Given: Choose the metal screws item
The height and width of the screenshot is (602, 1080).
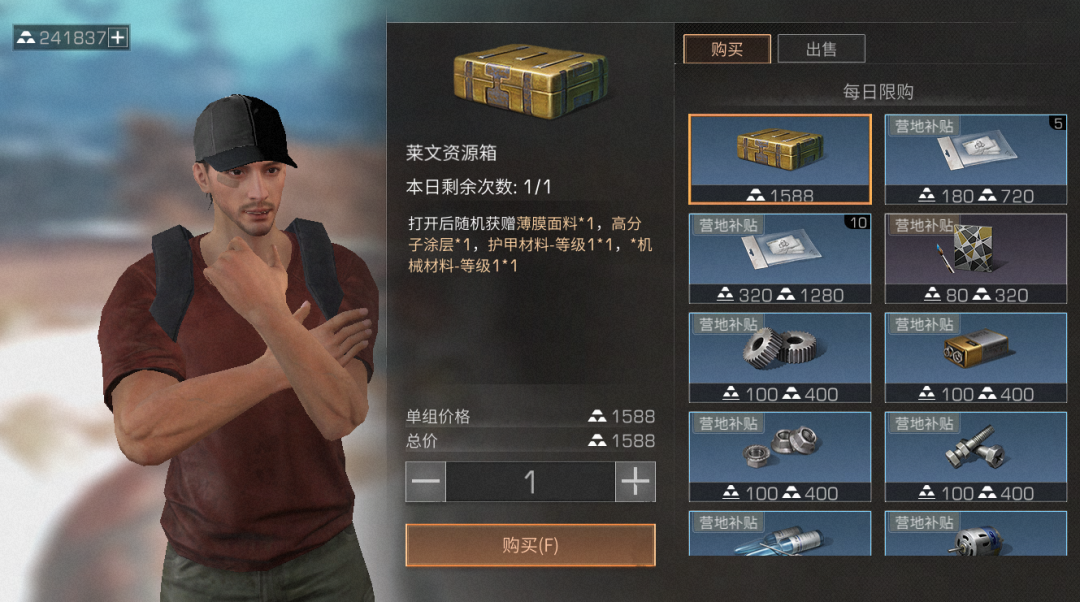Looking at the screenshot, I should (975, 456).
